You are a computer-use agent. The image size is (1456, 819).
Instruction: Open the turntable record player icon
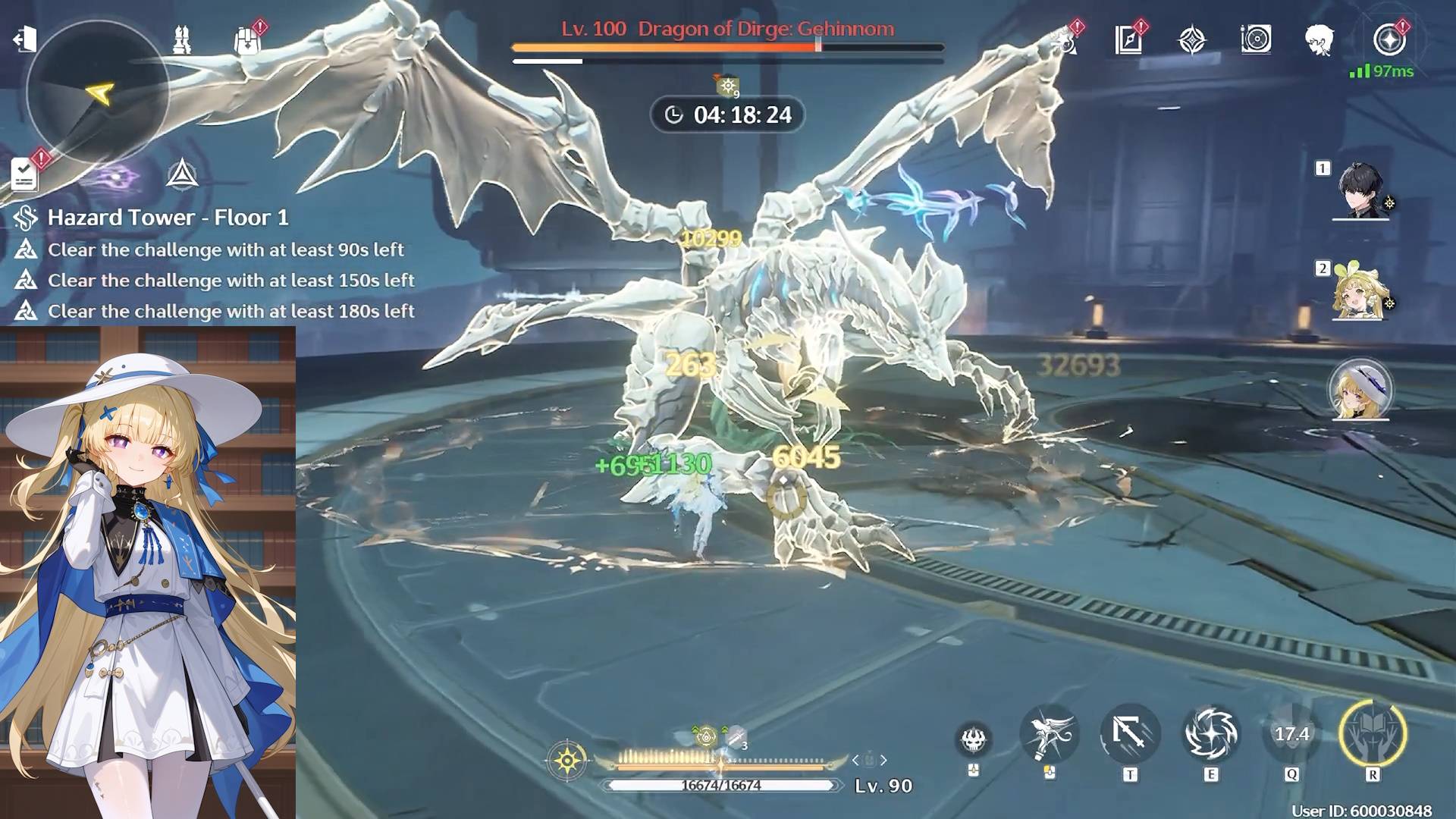(1256, 39)
